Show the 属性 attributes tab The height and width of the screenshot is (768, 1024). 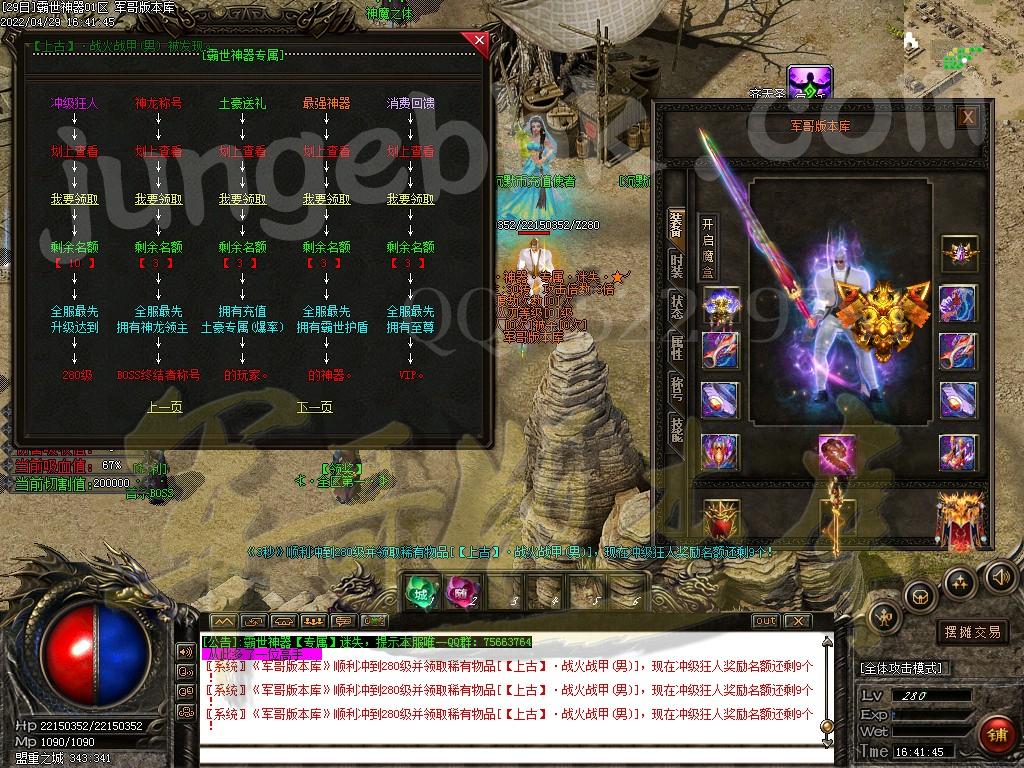677,348
